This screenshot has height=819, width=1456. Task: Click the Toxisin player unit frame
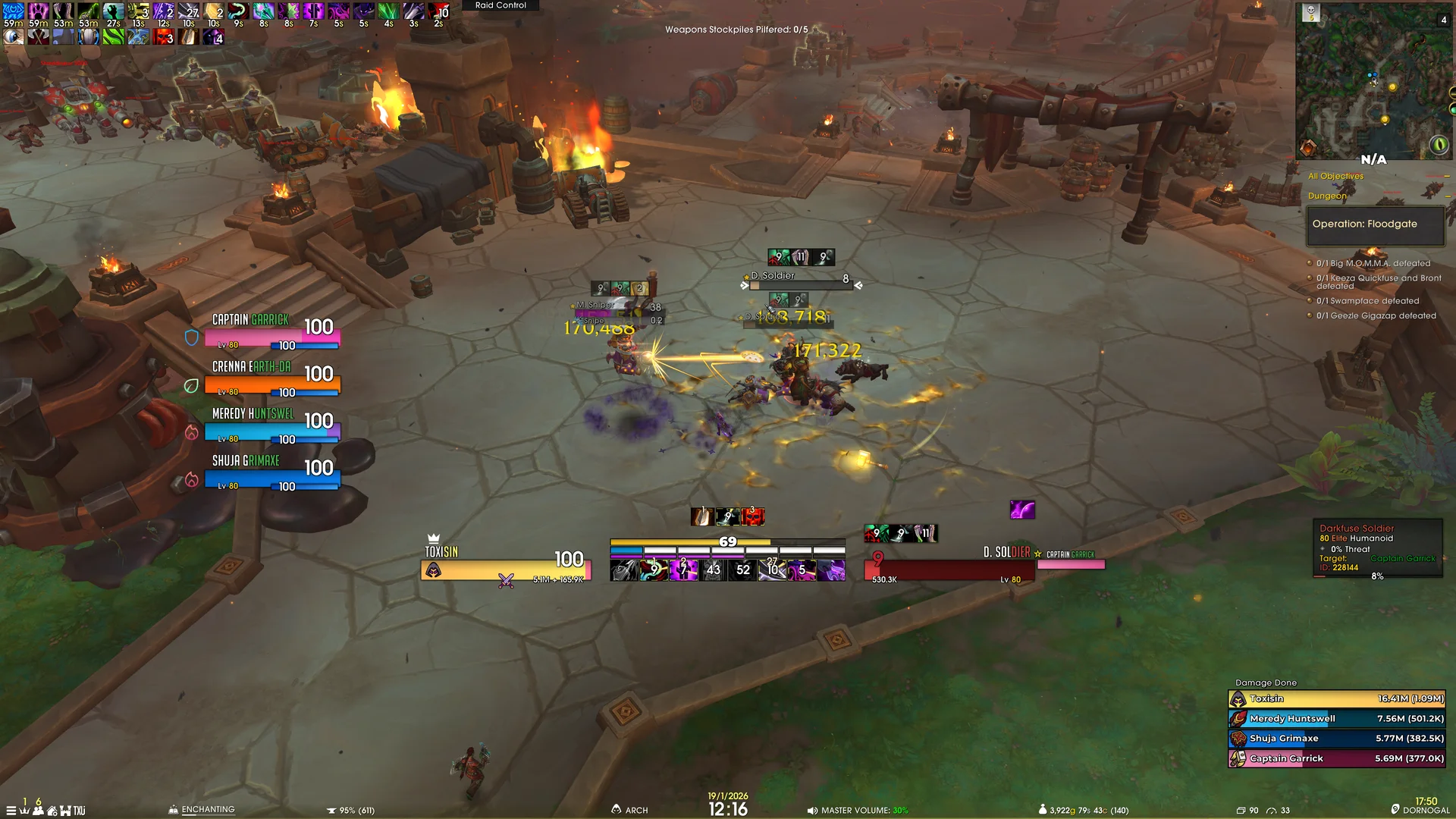[505, 570]
